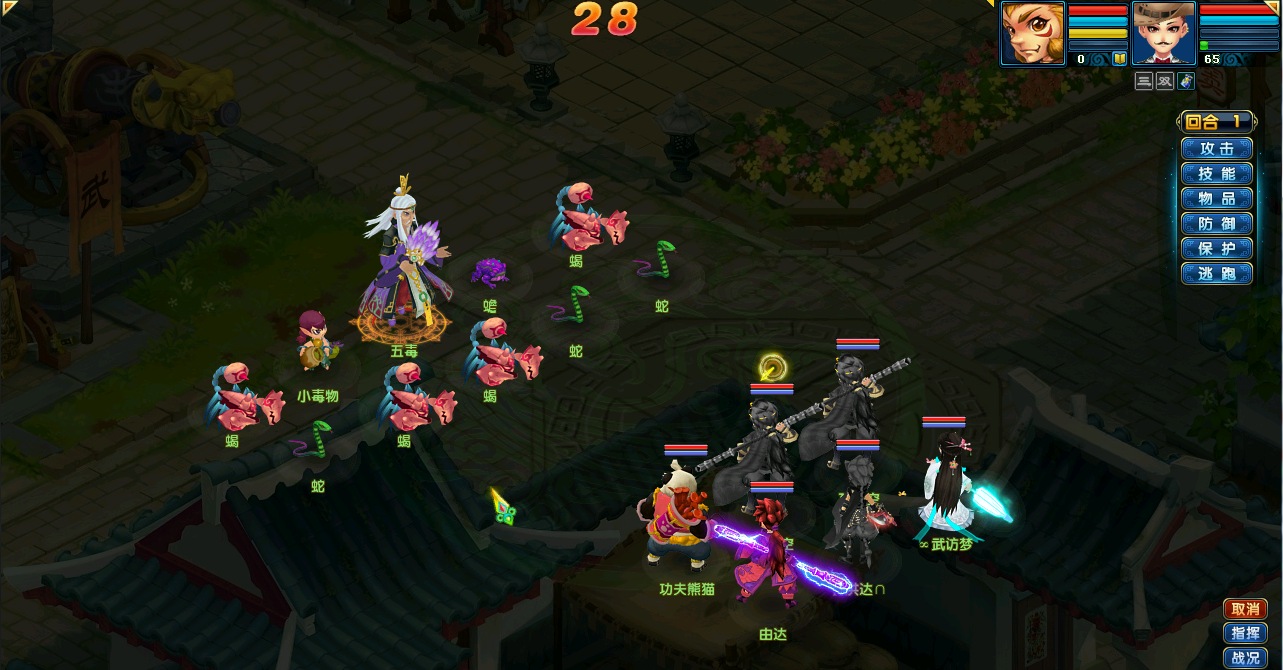
Task: Select the 防御 (Defend) command
Action: 1216,224
